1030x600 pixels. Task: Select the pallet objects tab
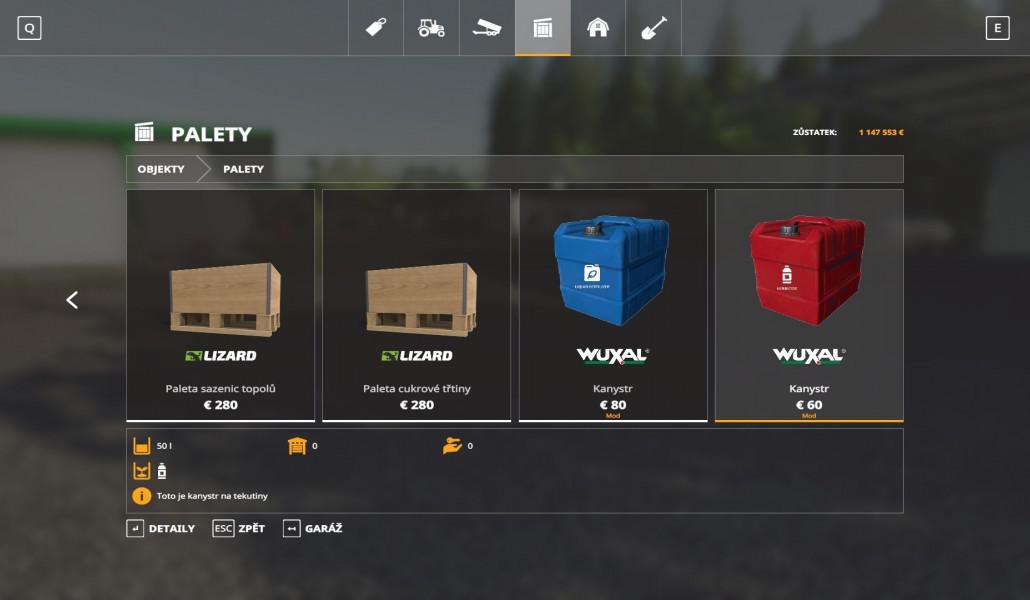(x=543, y=28)
